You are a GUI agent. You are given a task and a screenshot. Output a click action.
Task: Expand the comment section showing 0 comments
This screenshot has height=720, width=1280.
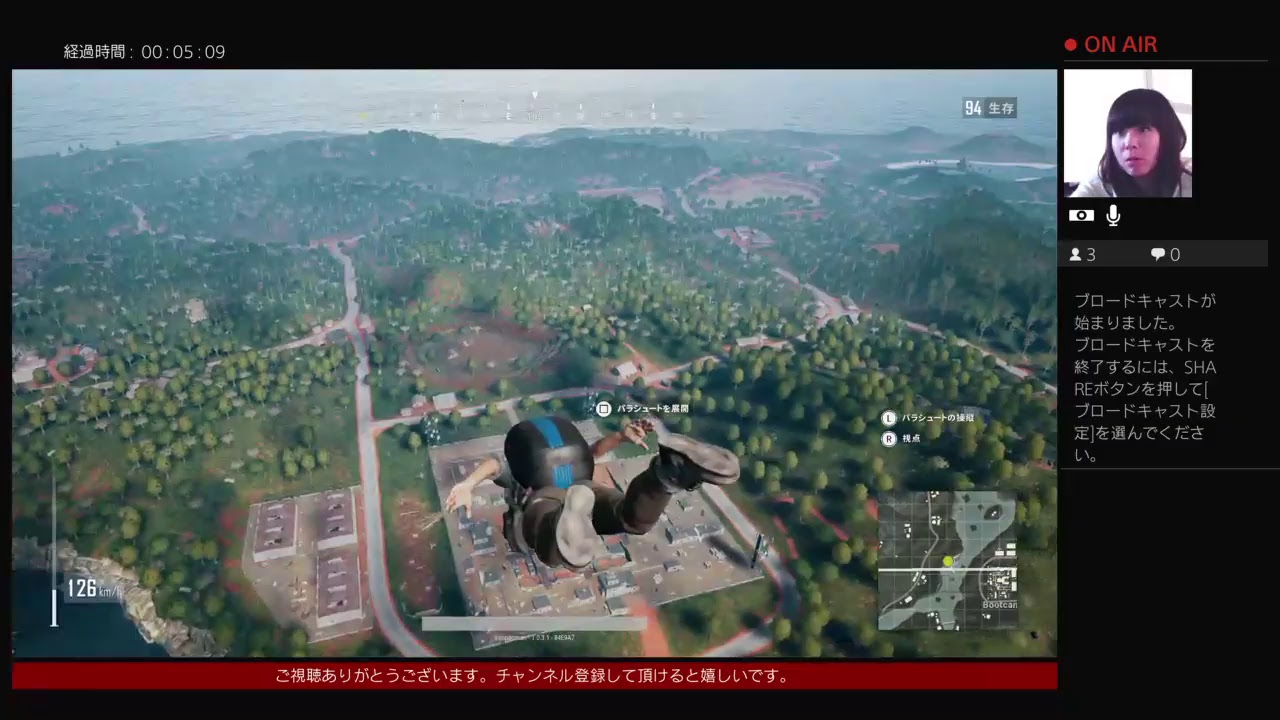pyautogui.click(x=1164, y=254)
